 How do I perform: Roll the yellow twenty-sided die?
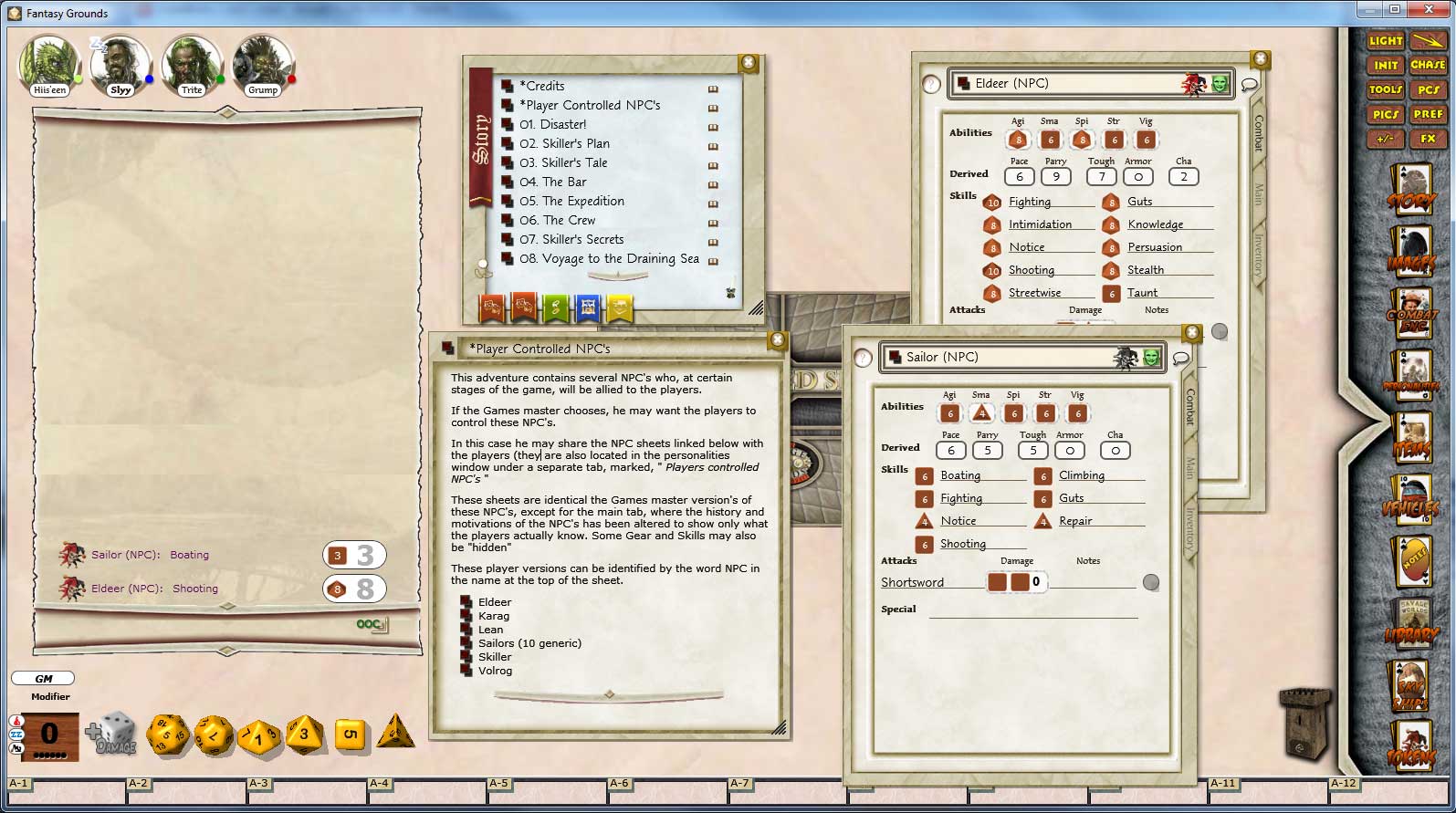click(169, 735)
